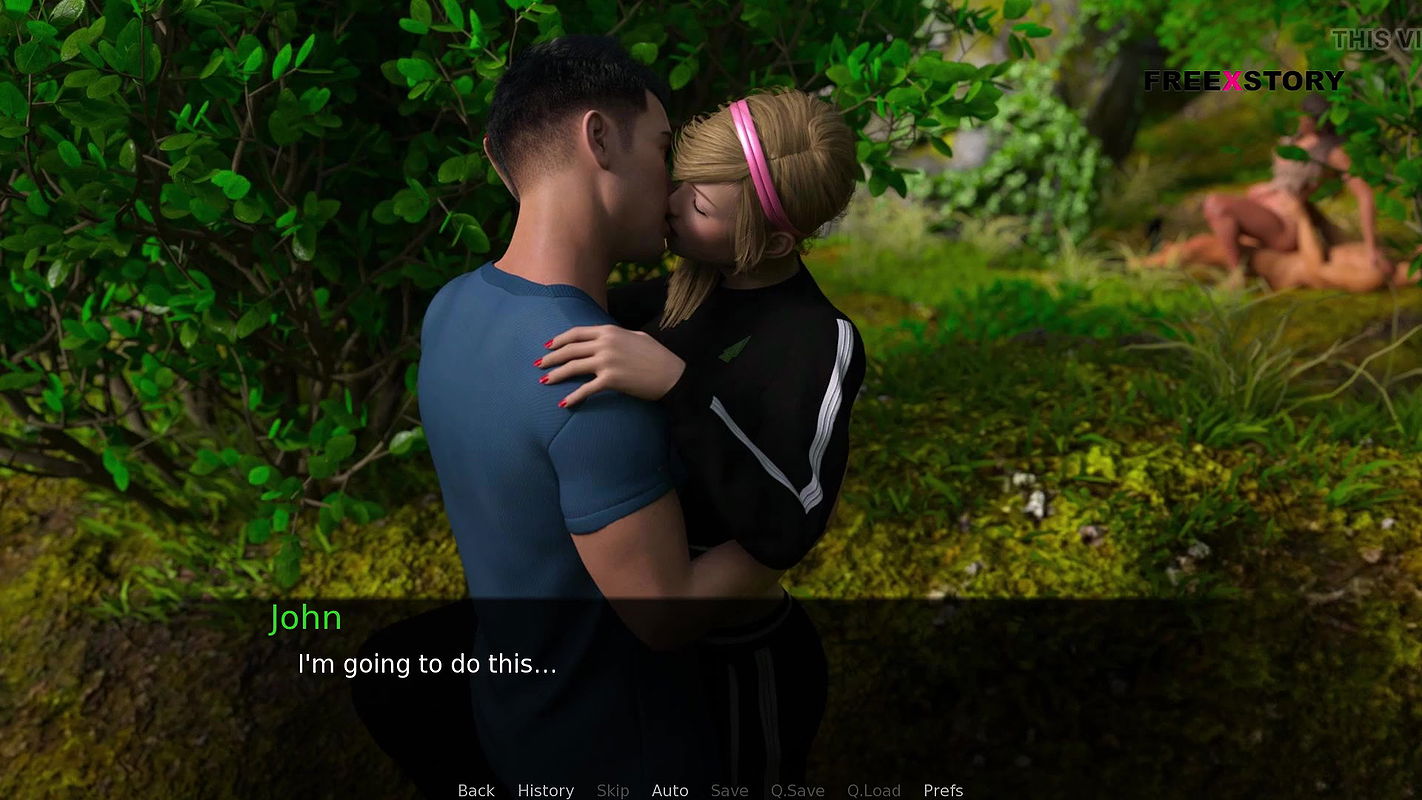Viewport: 1422px width, 800px height.
Task: Load the quicksave via Q.Load
Action: click(872, 790)
